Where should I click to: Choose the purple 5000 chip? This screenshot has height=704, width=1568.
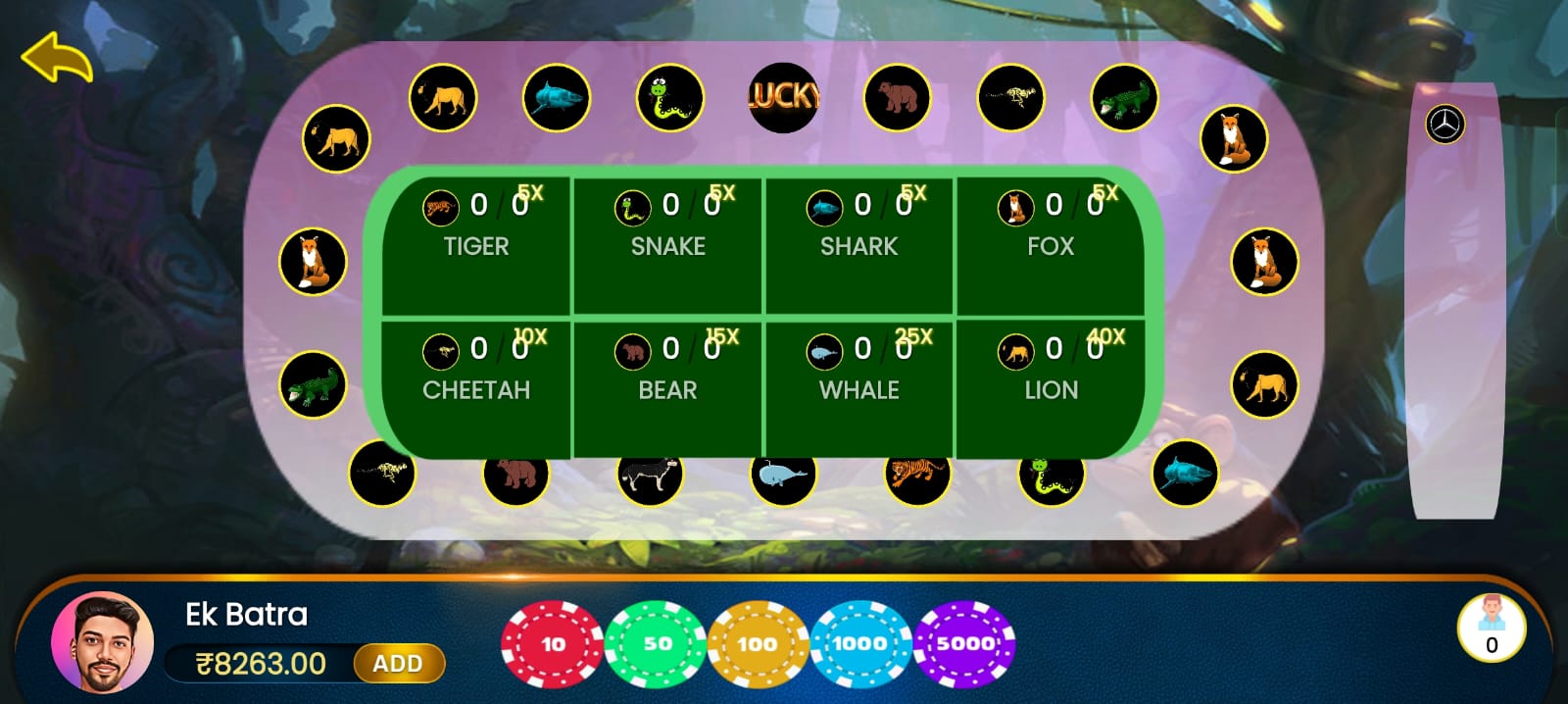[964, 644]
